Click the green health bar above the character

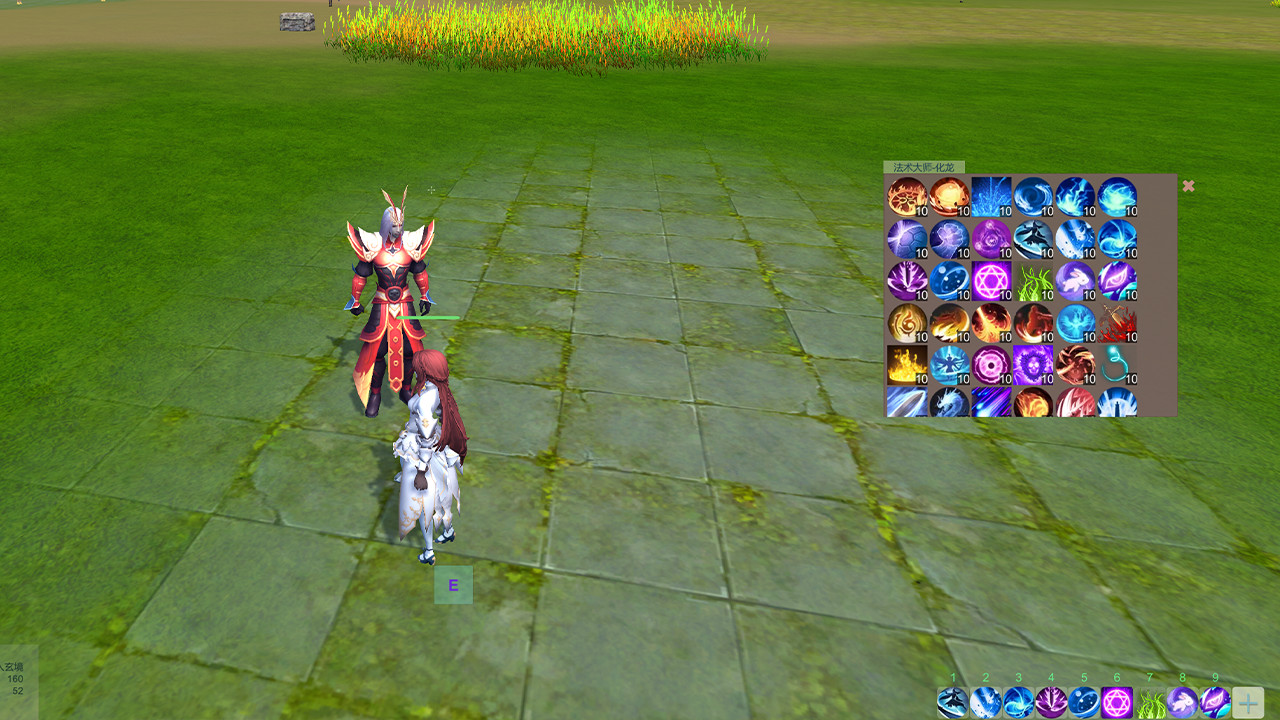coord(430,317)
